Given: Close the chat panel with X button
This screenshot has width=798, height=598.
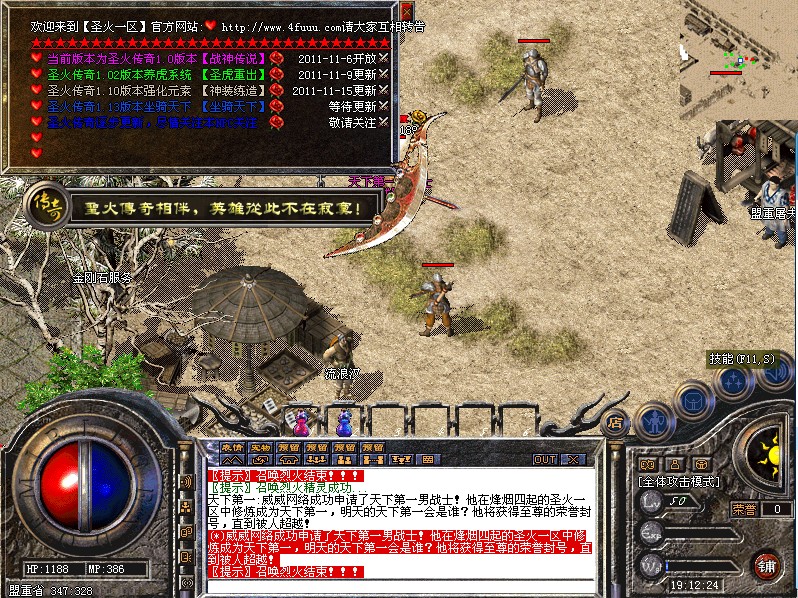Looking at the screenshot, I should click(x=573, y=460).
